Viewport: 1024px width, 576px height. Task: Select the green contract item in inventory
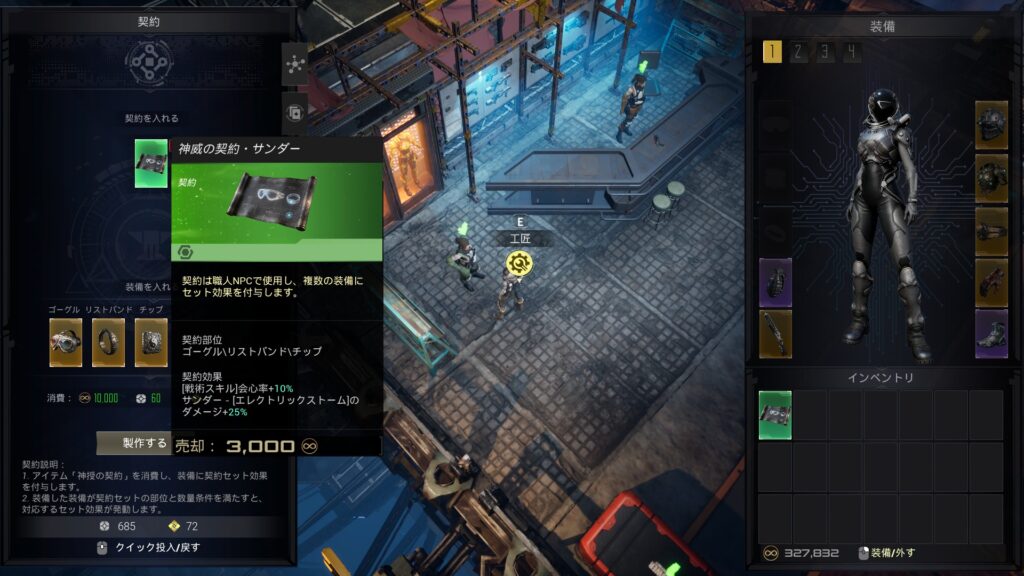pos(775,415)
